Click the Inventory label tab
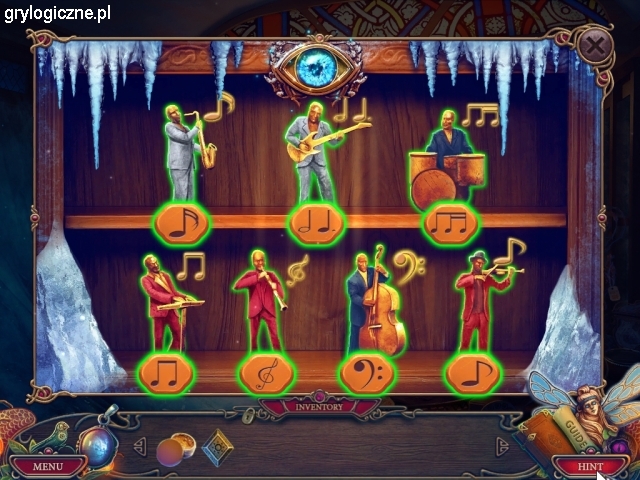The height and width of the screenshot is (480, 640). click(x=318, y=406)
